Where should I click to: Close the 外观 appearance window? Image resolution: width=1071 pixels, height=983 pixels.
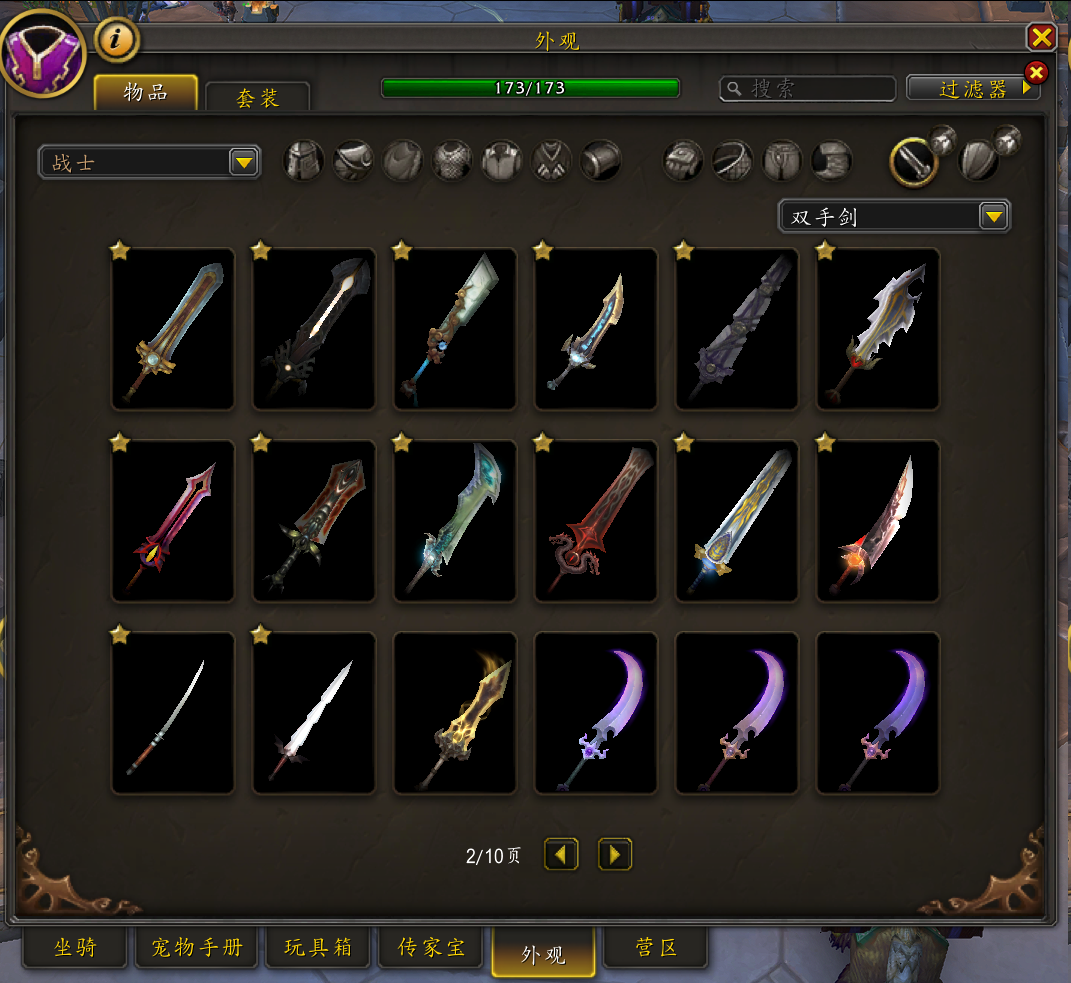point(1041,38)
